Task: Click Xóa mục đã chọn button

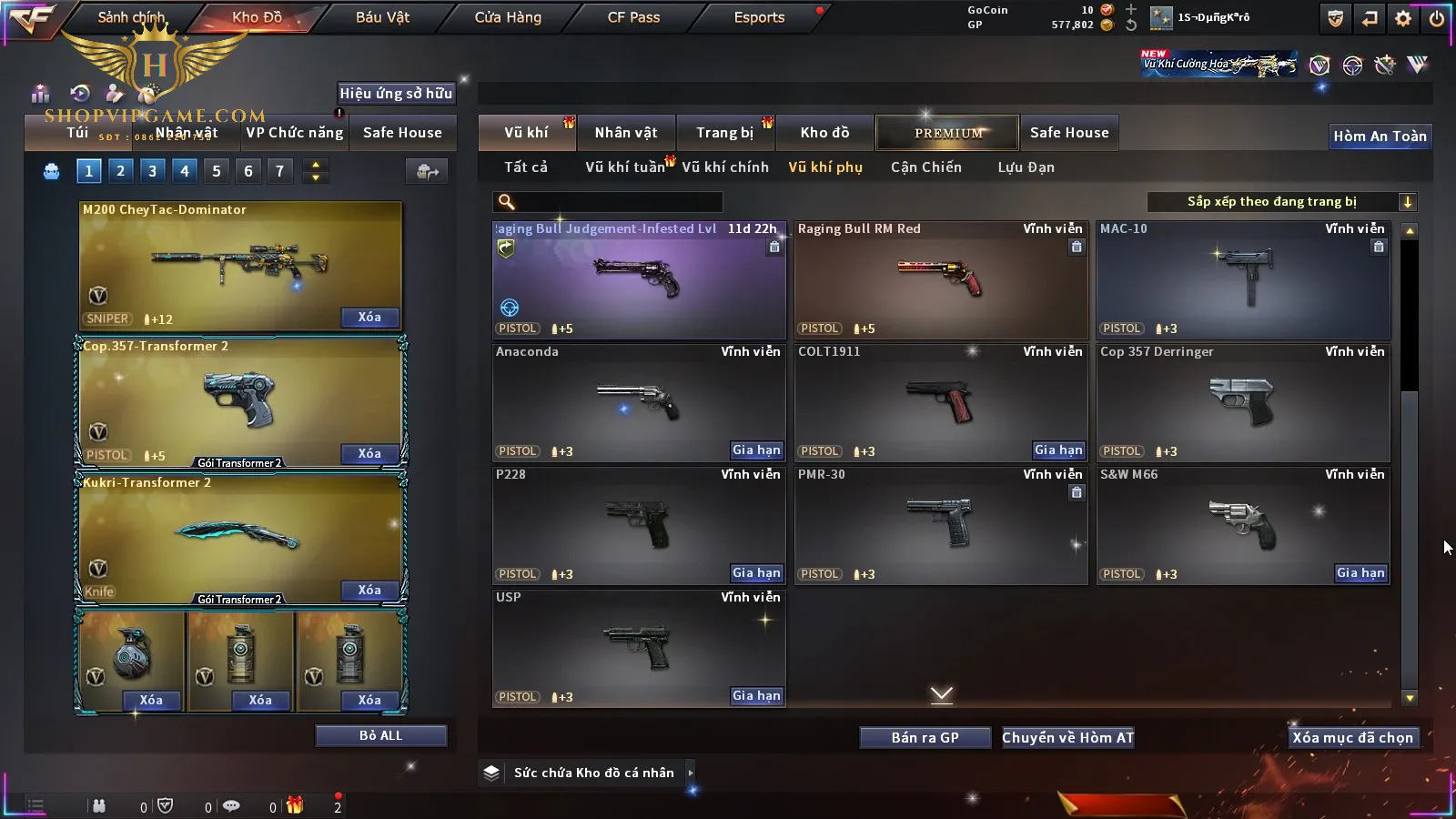Action: pos(1352,738)
